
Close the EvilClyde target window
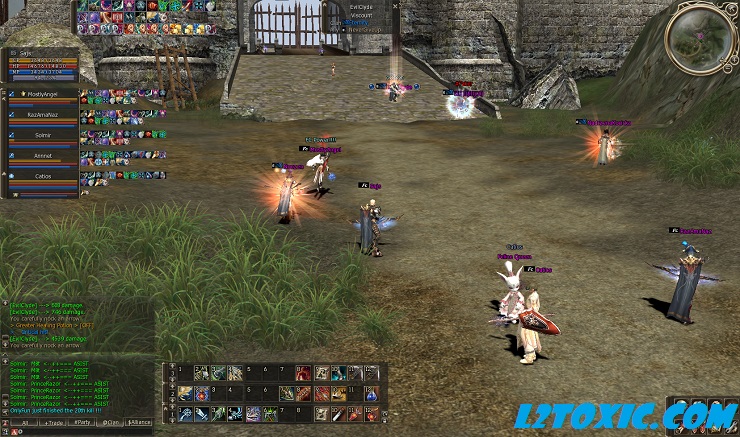tap(396, 6)
